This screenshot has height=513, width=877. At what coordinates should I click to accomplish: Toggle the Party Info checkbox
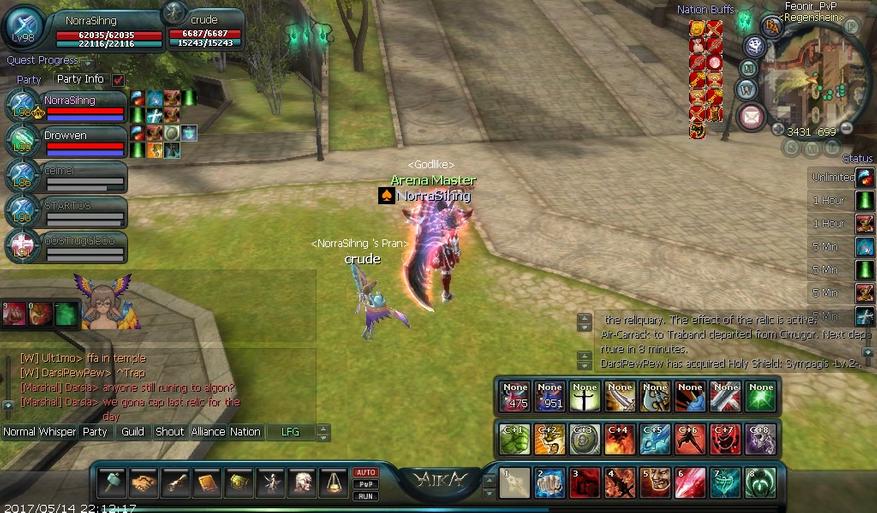tap(119, 79)
